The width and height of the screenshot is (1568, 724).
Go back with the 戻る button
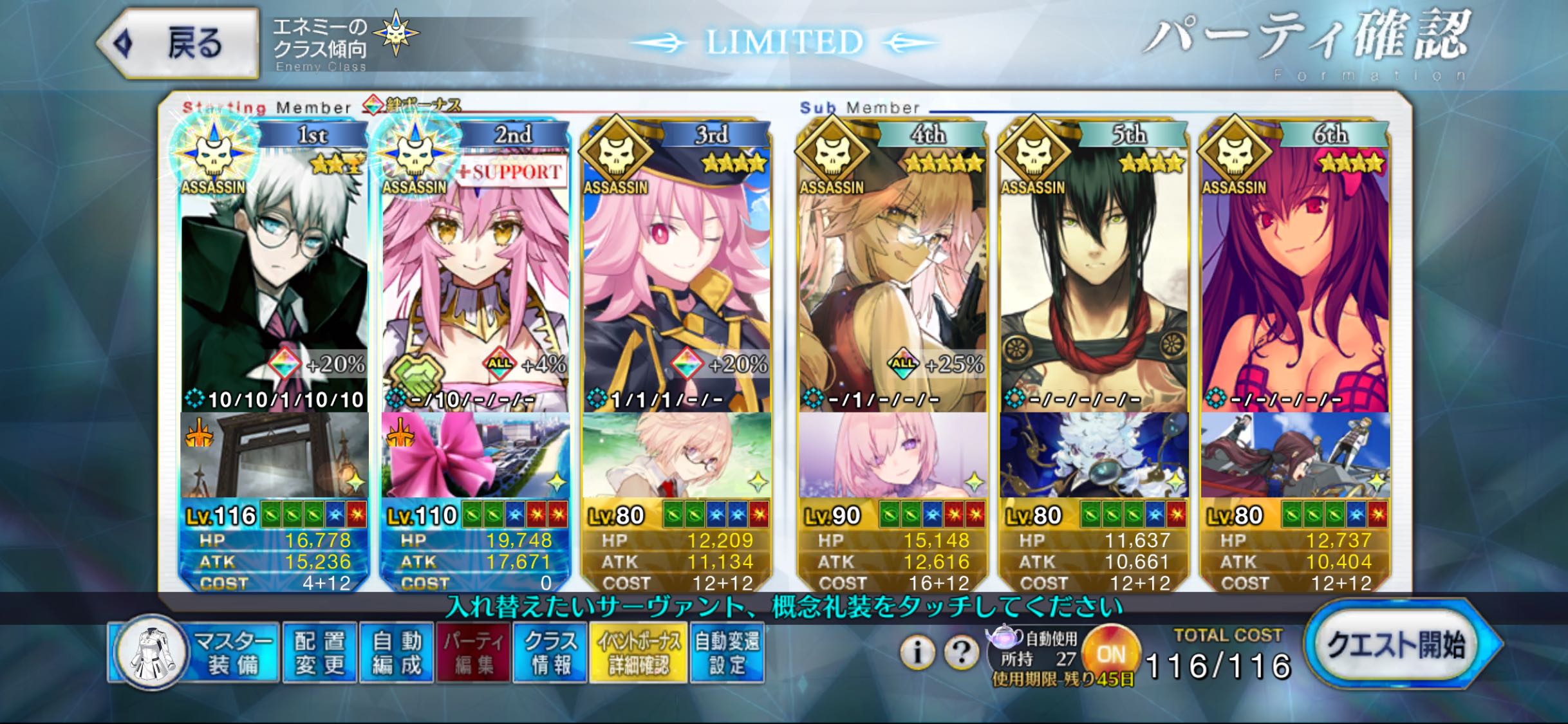pos(178,44)
